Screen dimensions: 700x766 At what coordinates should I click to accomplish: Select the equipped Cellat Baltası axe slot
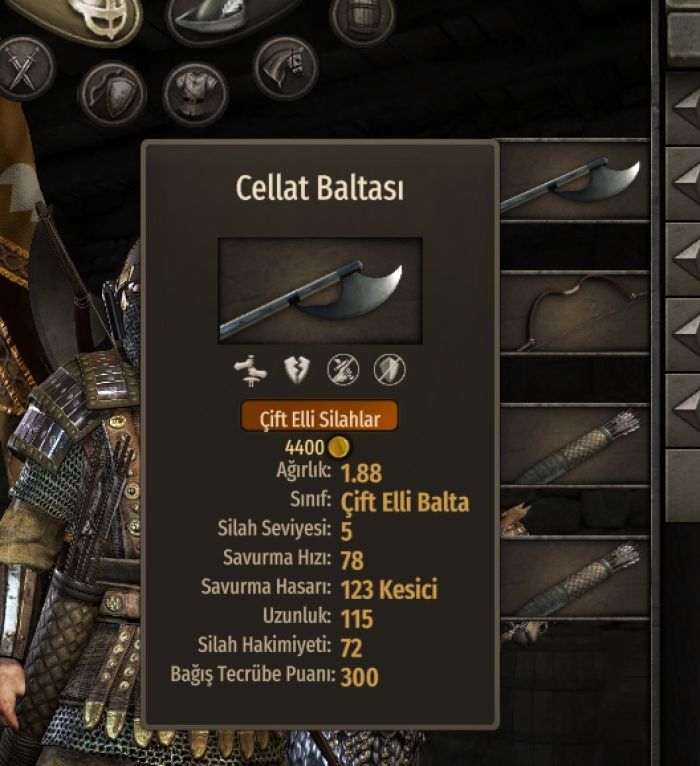pyautogui.click(x=574, y=181)
